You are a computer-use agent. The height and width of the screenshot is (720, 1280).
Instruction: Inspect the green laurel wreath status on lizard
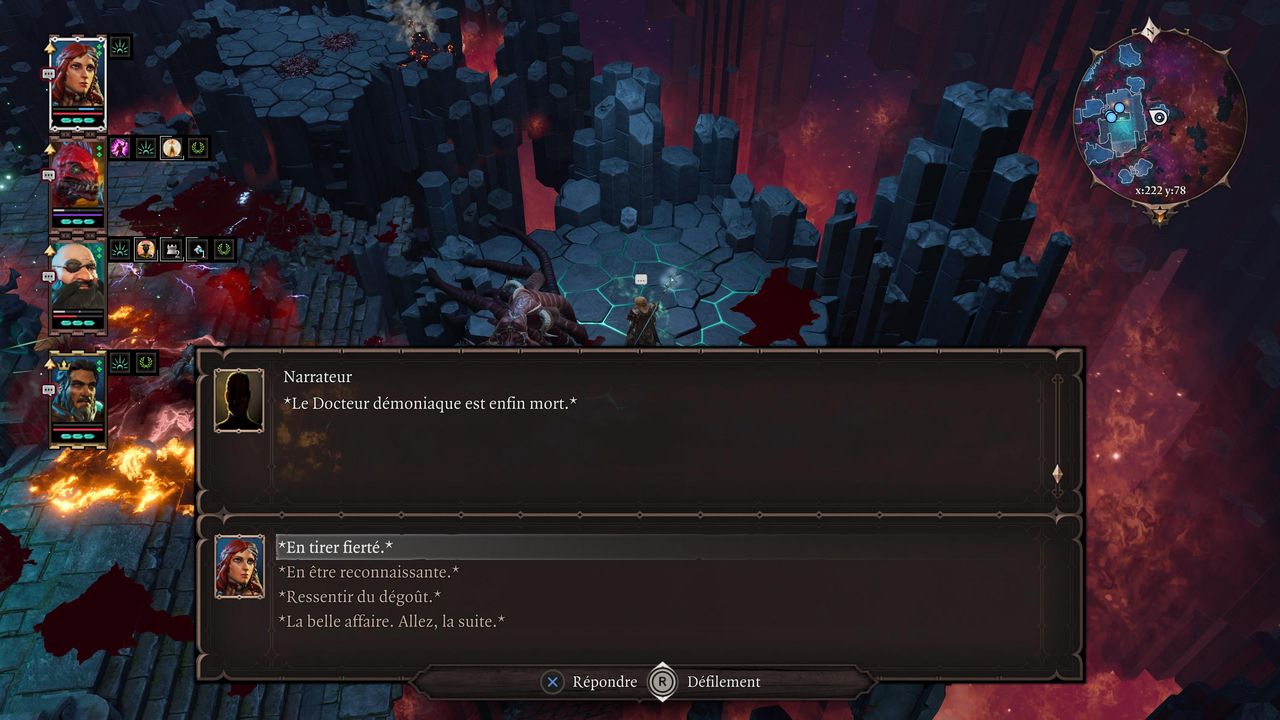point(198,148)
